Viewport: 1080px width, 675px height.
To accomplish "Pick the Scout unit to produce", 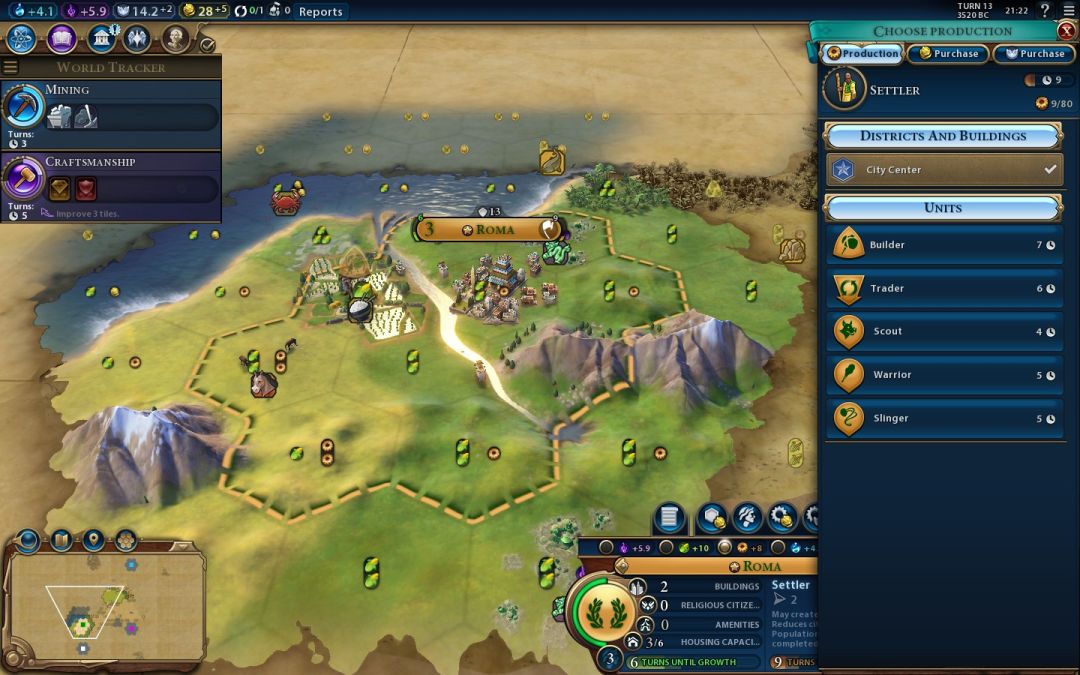I will click(x=943, y=331).
